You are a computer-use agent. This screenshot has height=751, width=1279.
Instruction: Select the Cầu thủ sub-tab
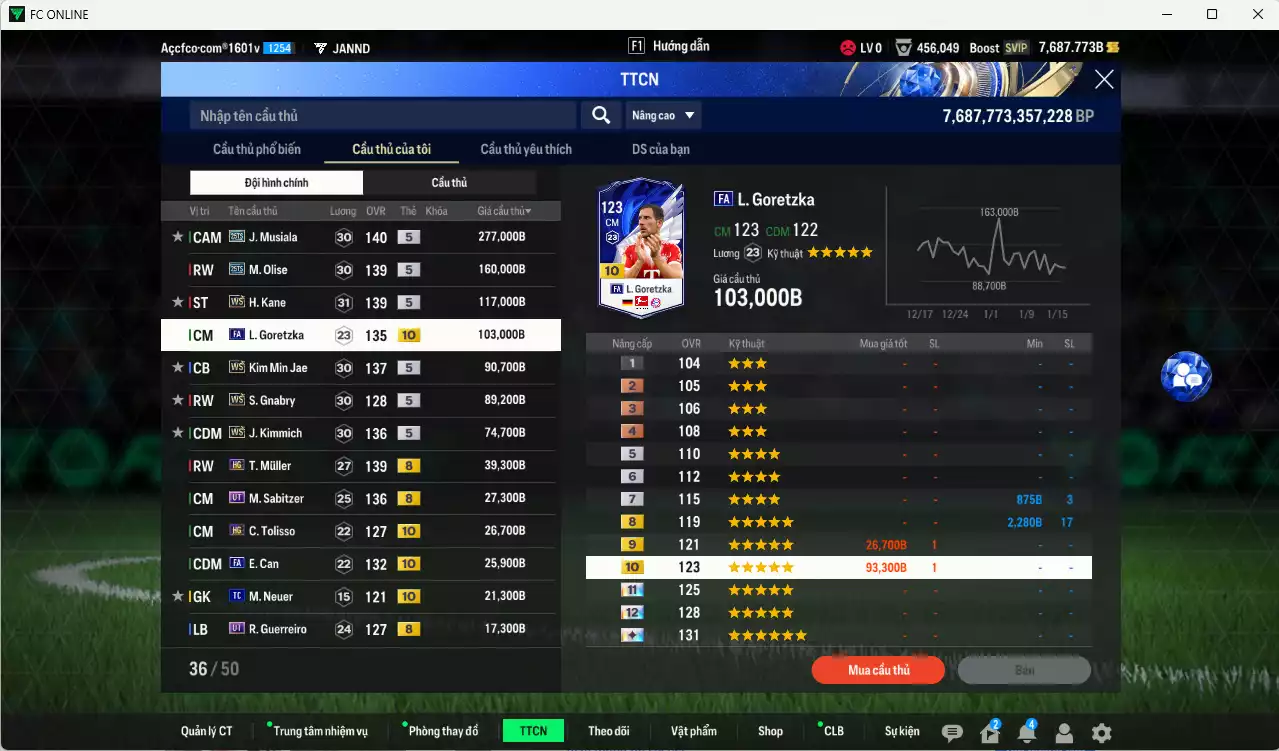pyautogui.click(x=449, y=183)
